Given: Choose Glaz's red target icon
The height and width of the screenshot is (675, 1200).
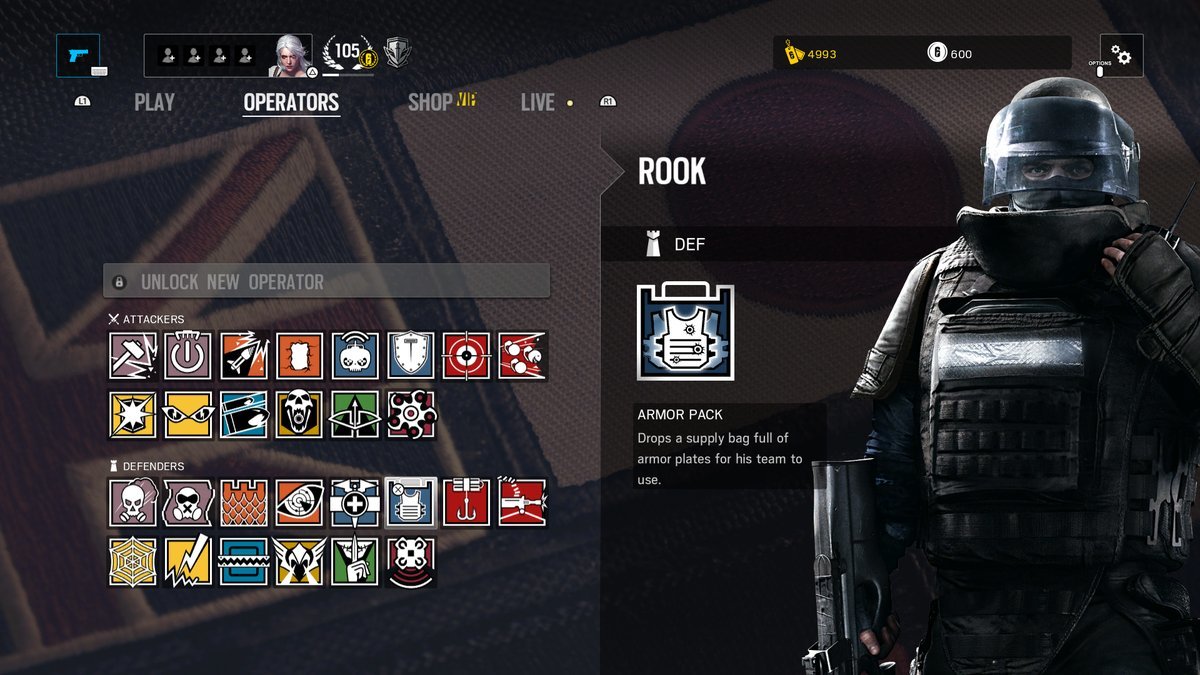Looking at the screenshot, I should pos(467,356).
